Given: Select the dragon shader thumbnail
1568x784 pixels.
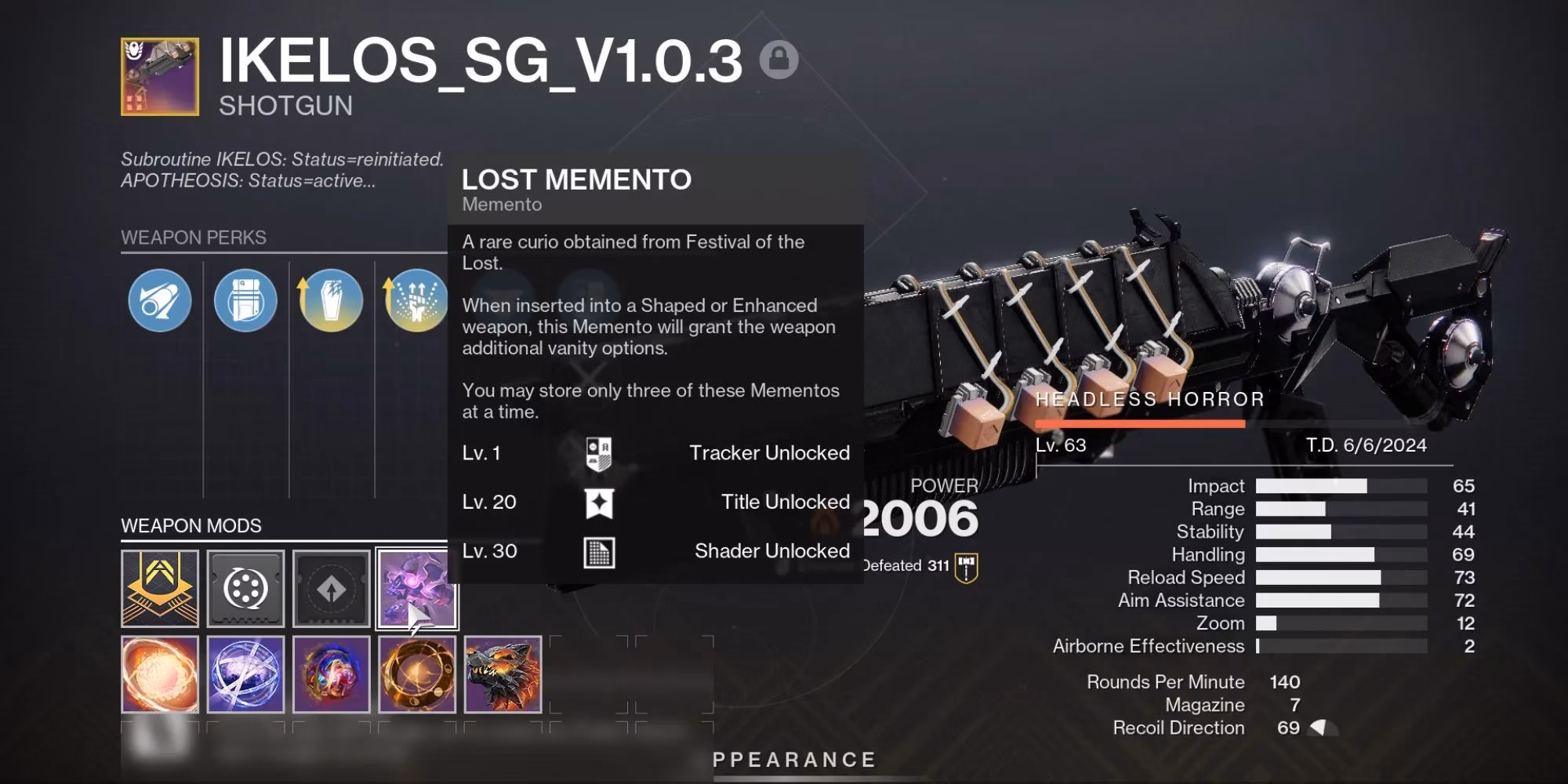Looking at the screenshot, I should pyautogui.click(x=503, y=676).
